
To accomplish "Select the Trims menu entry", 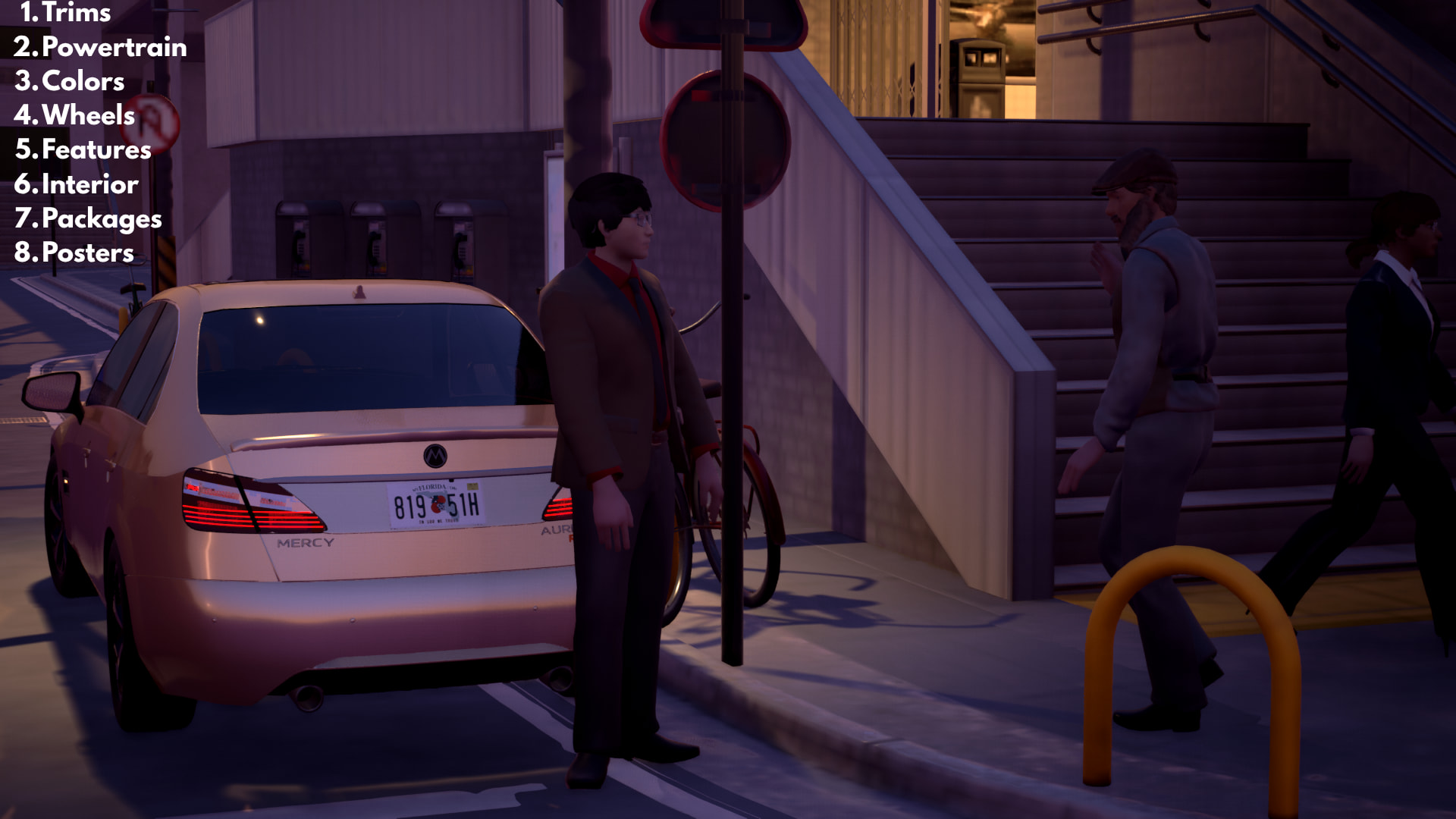I will 66,12.
